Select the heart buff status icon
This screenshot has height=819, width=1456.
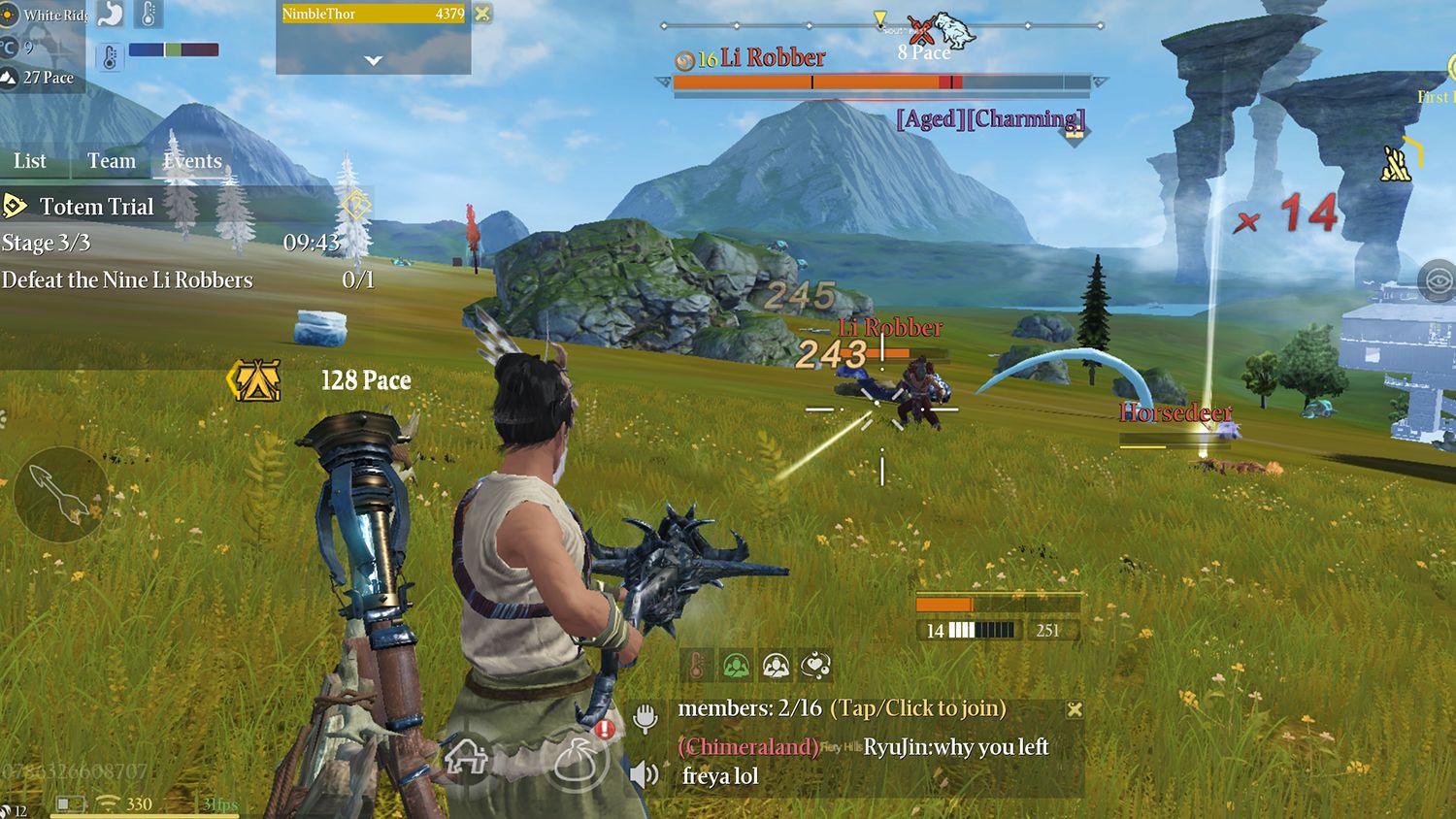tap(816, 665)
